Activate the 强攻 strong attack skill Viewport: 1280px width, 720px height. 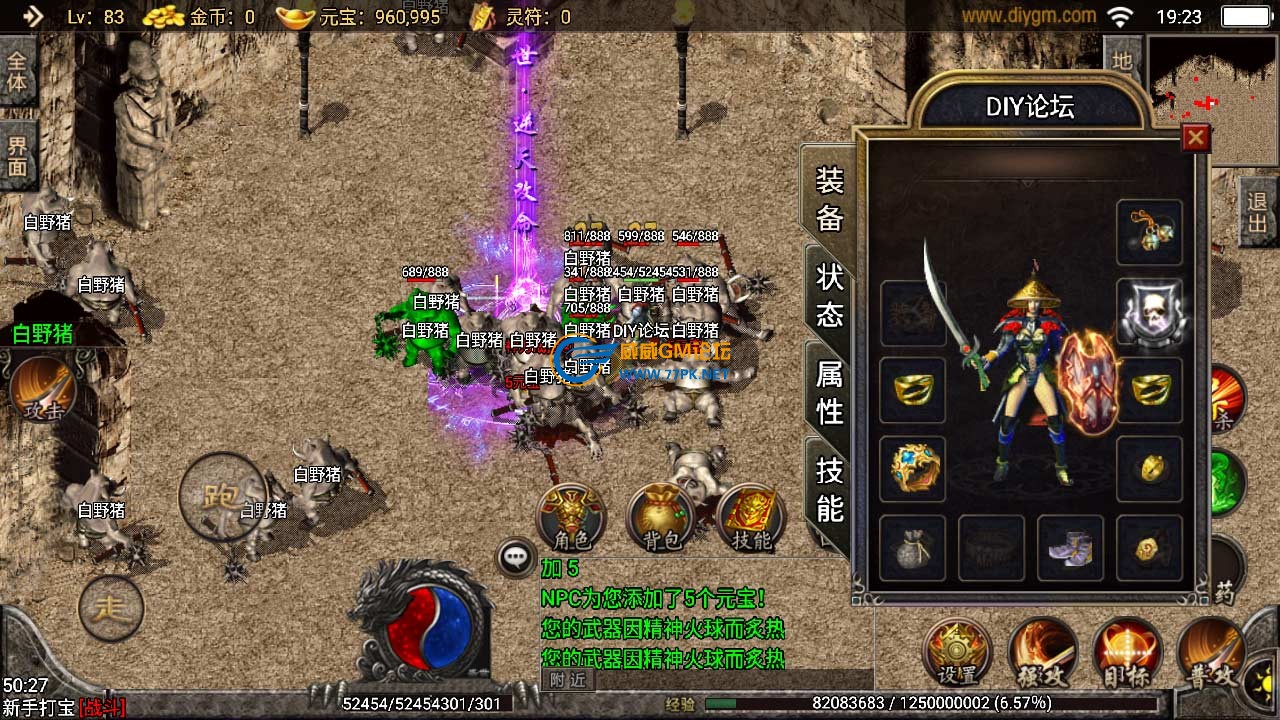tap(1042, 652)
